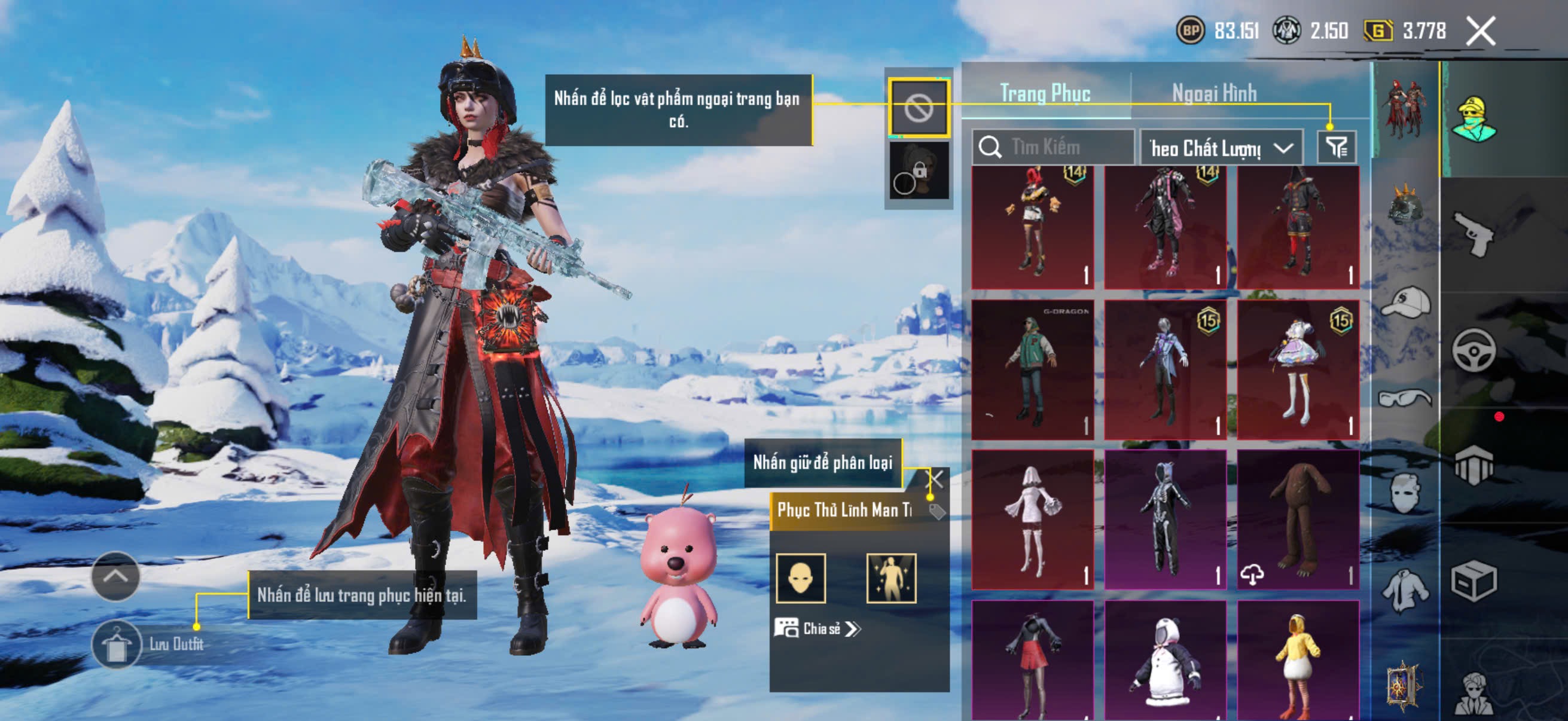Select the baseball cap headwear category
1568x721 pixels.
click(x=1405, y=303)
